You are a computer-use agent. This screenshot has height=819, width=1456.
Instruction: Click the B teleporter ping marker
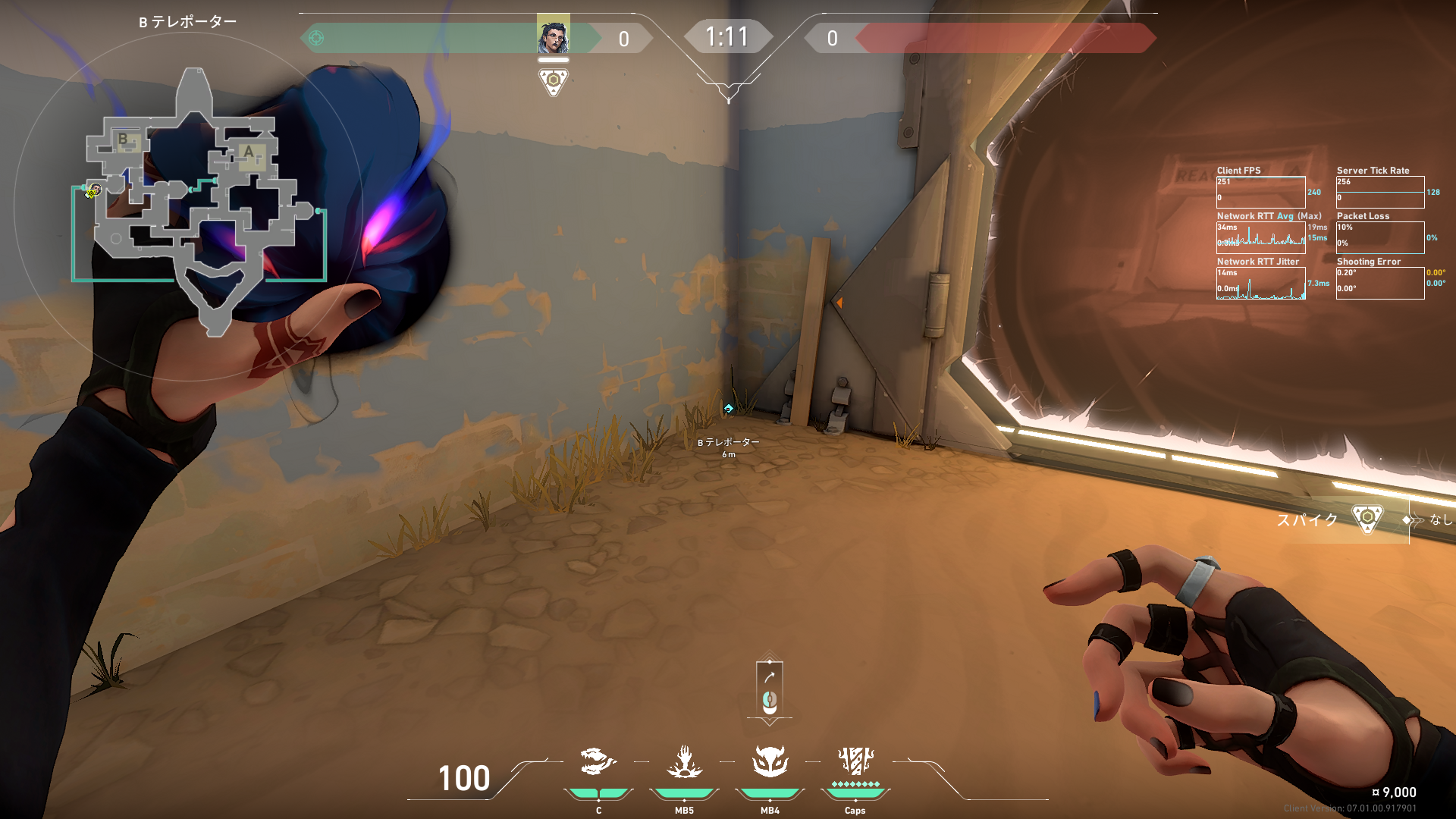(x=728, y=409)
